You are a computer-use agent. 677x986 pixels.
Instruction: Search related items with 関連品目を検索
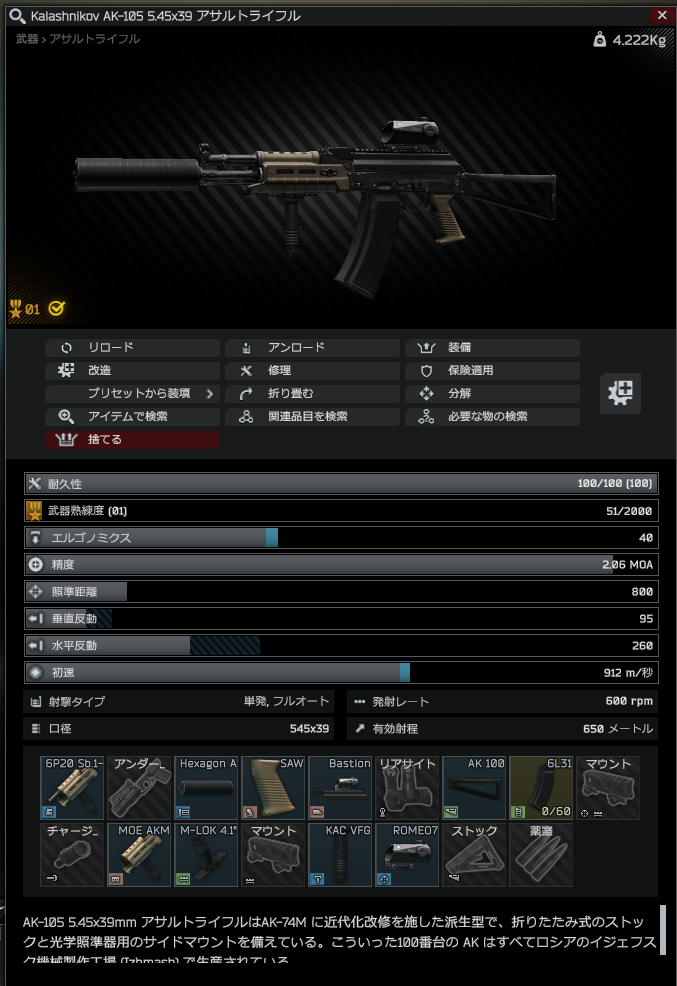pos(312,417)
